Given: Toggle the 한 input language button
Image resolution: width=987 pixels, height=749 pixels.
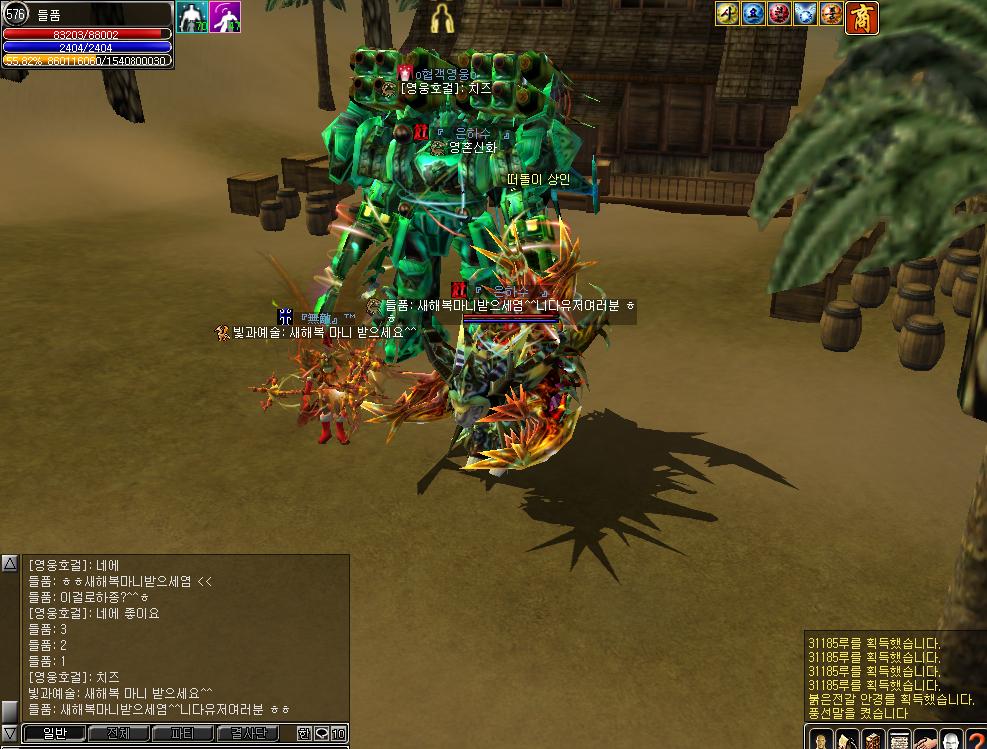Looking at the screenshot, I should [304, 734].
